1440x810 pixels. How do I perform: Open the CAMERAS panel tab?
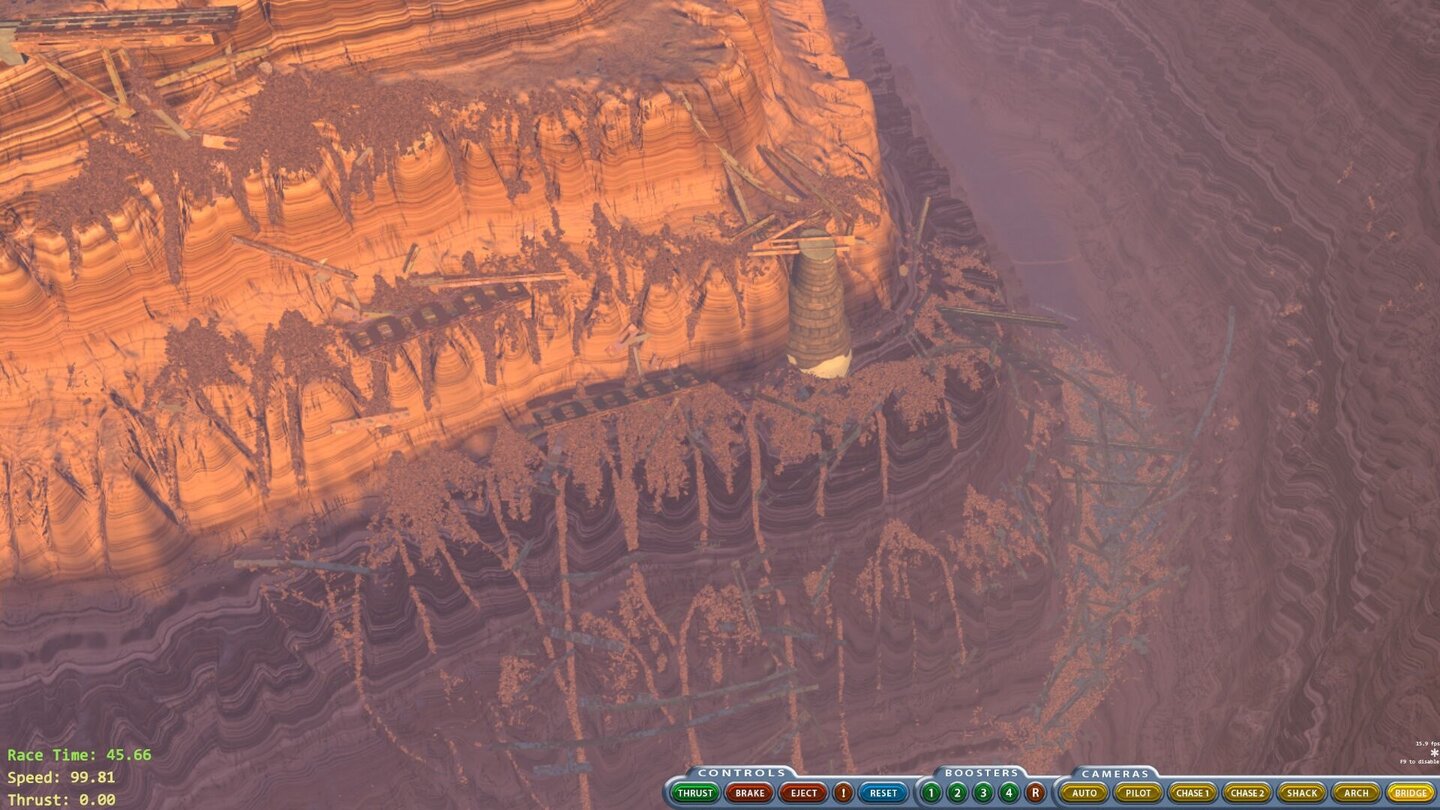[1115, 773]
